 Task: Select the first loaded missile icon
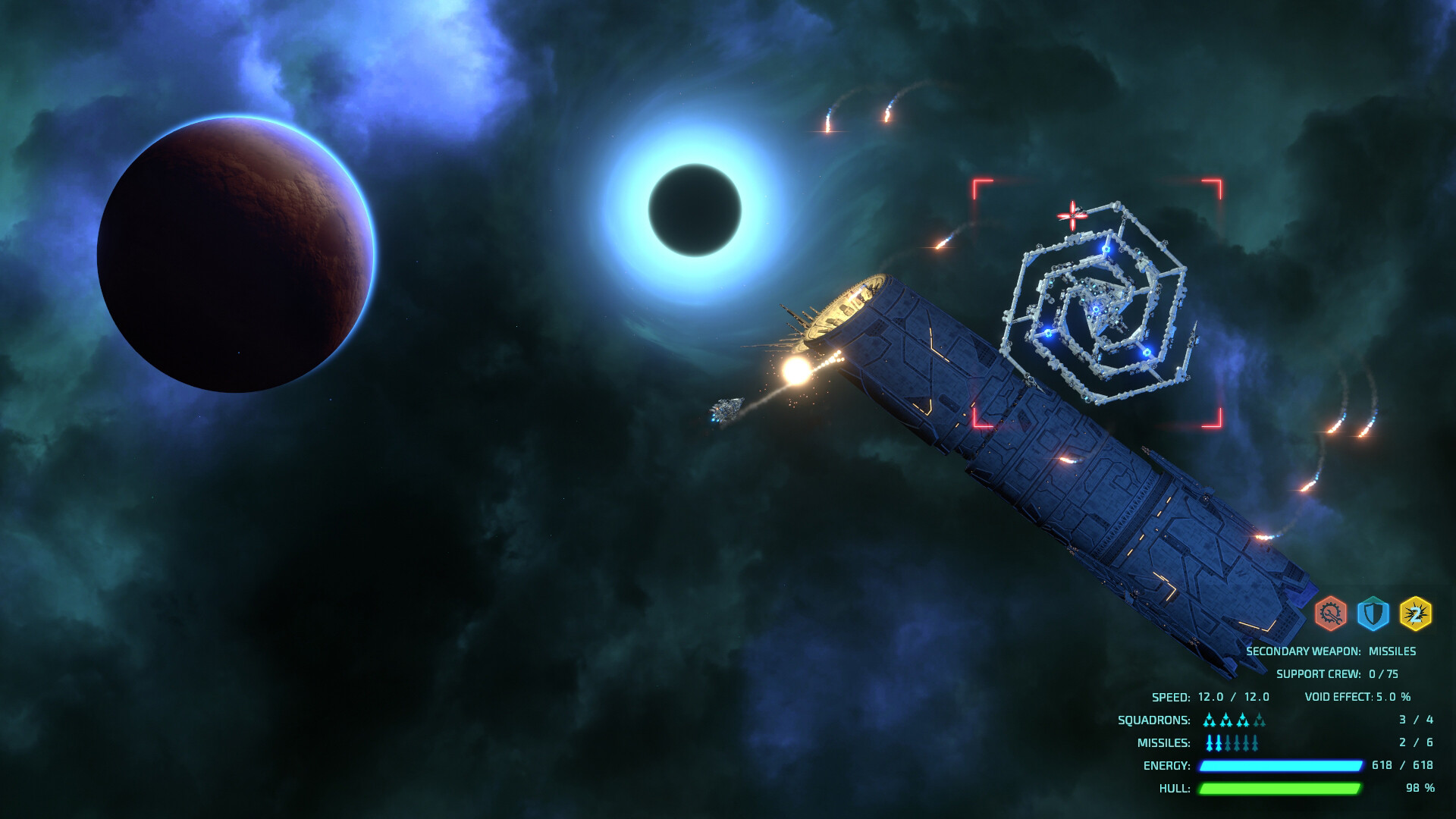point(1209,743)
